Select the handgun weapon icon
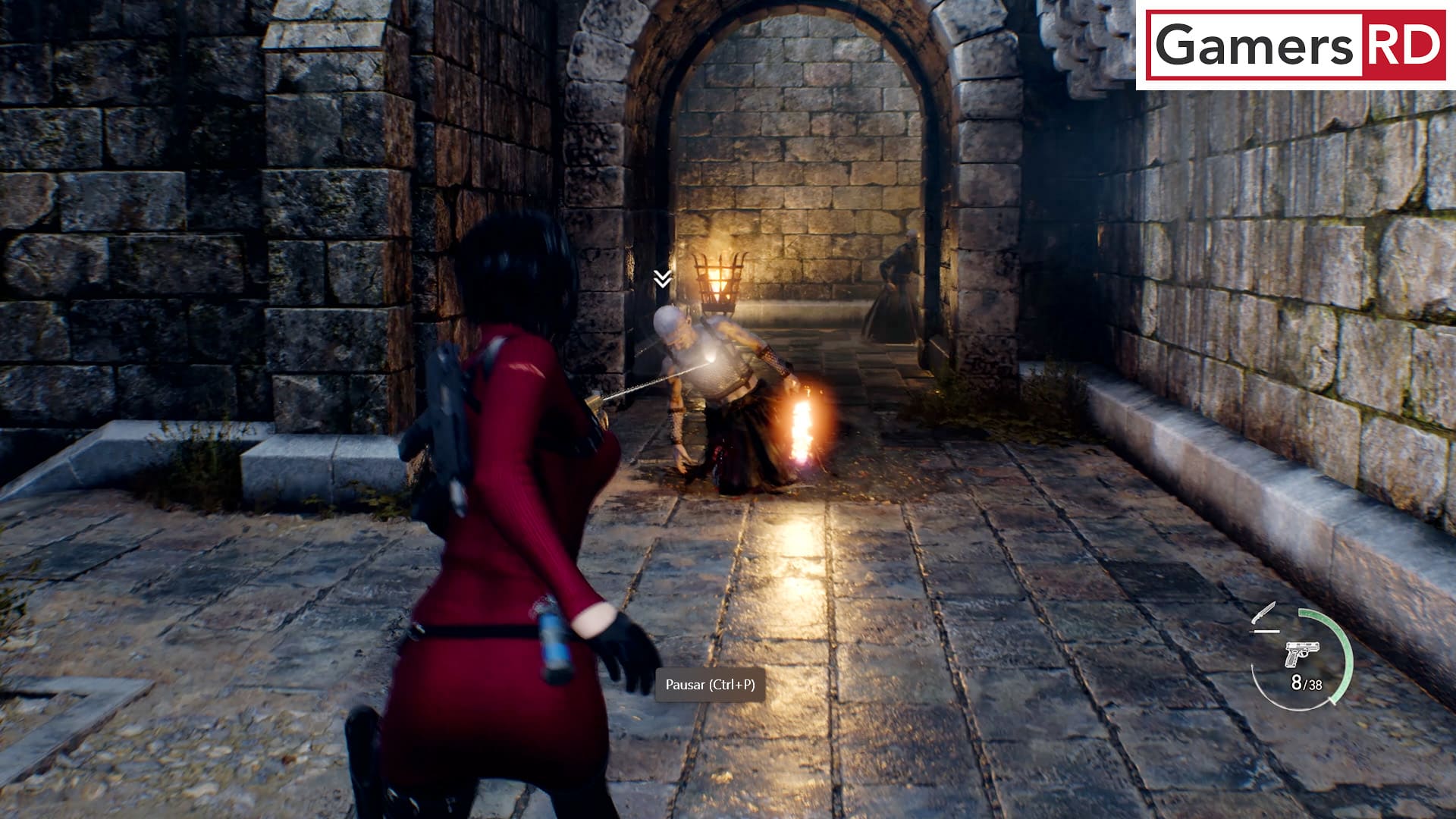 click(1301, 654)
